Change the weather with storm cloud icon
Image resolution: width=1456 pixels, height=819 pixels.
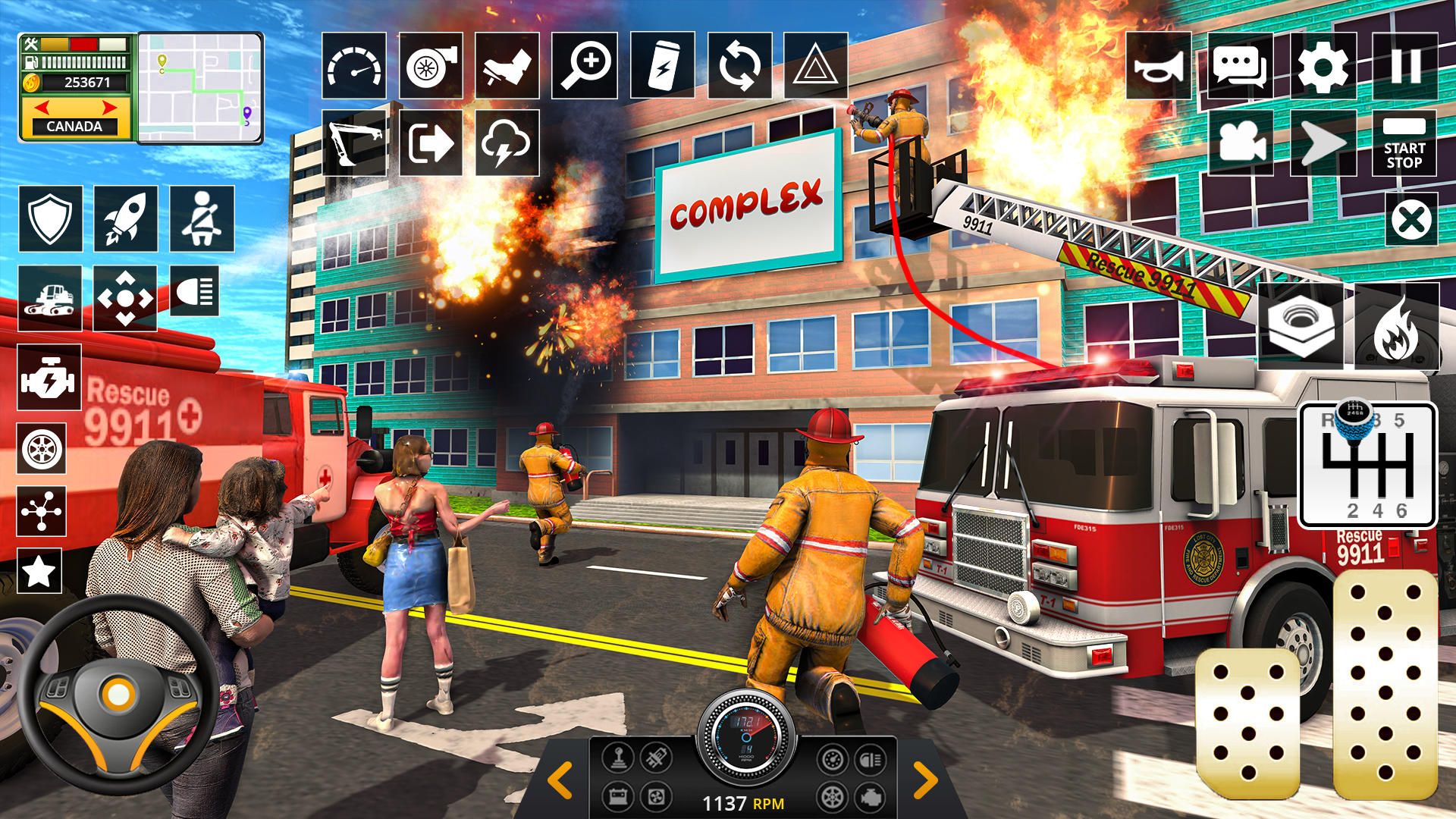tap(507, 143)
